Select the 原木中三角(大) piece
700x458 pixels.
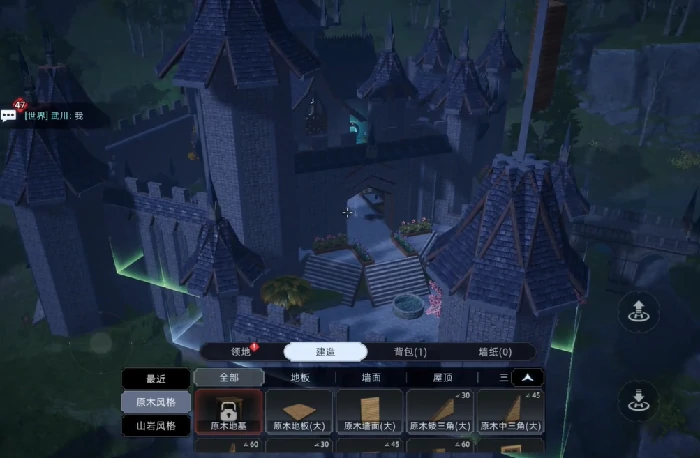[510, 412]
